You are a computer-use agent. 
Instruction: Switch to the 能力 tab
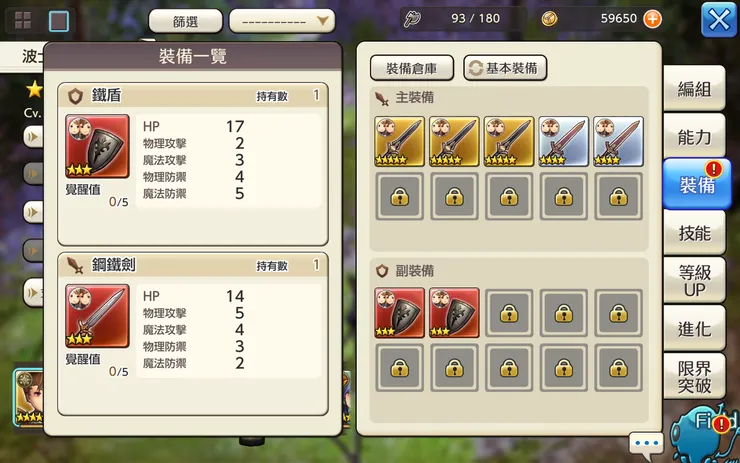[x=695, y=137]
